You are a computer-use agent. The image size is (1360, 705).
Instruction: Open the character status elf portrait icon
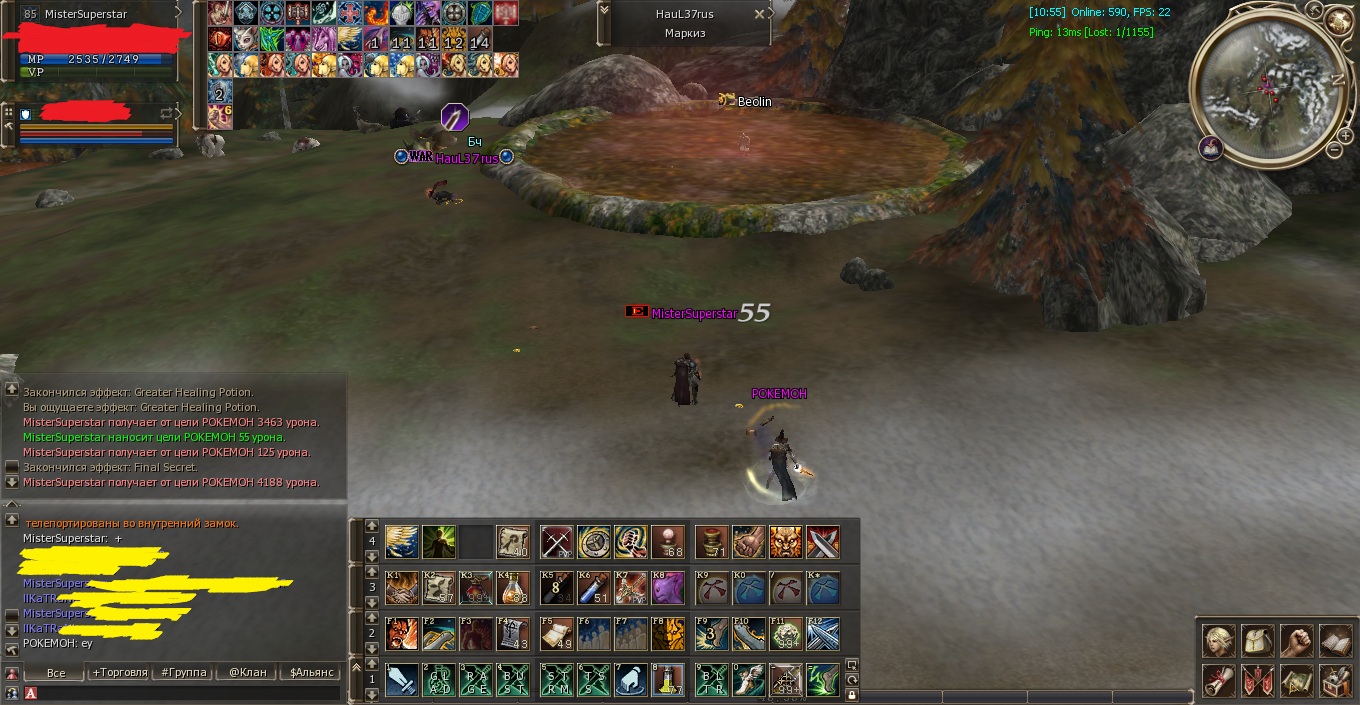point(1218,641)
